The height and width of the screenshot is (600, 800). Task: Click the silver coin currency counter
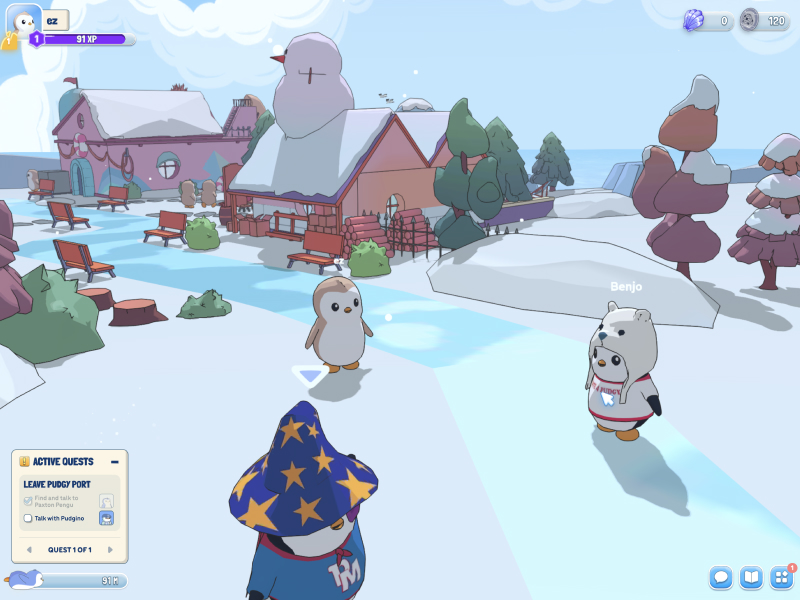click(x=765, y=20)
